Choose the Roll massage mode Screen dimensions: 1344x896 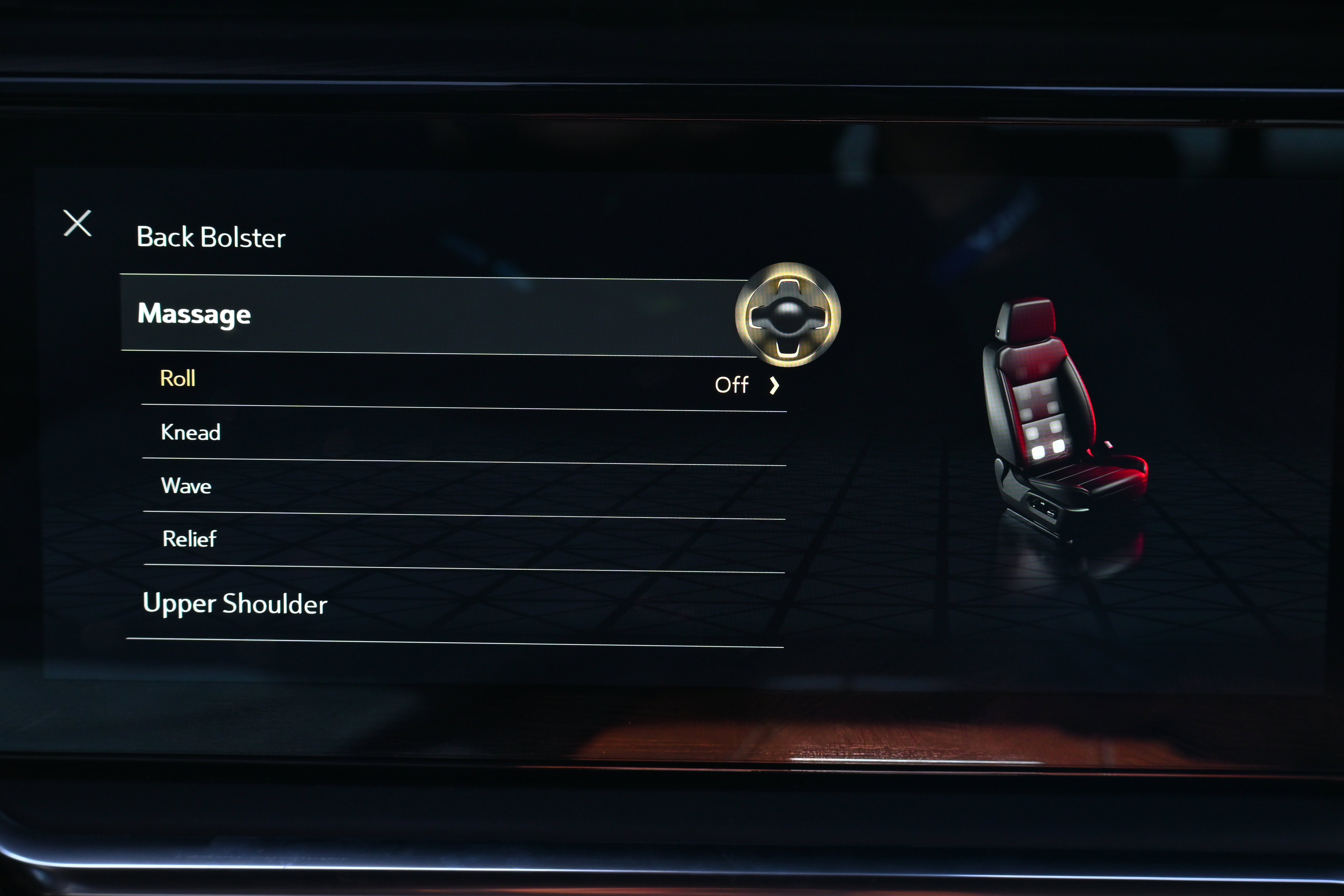click(x=178, y=378)
